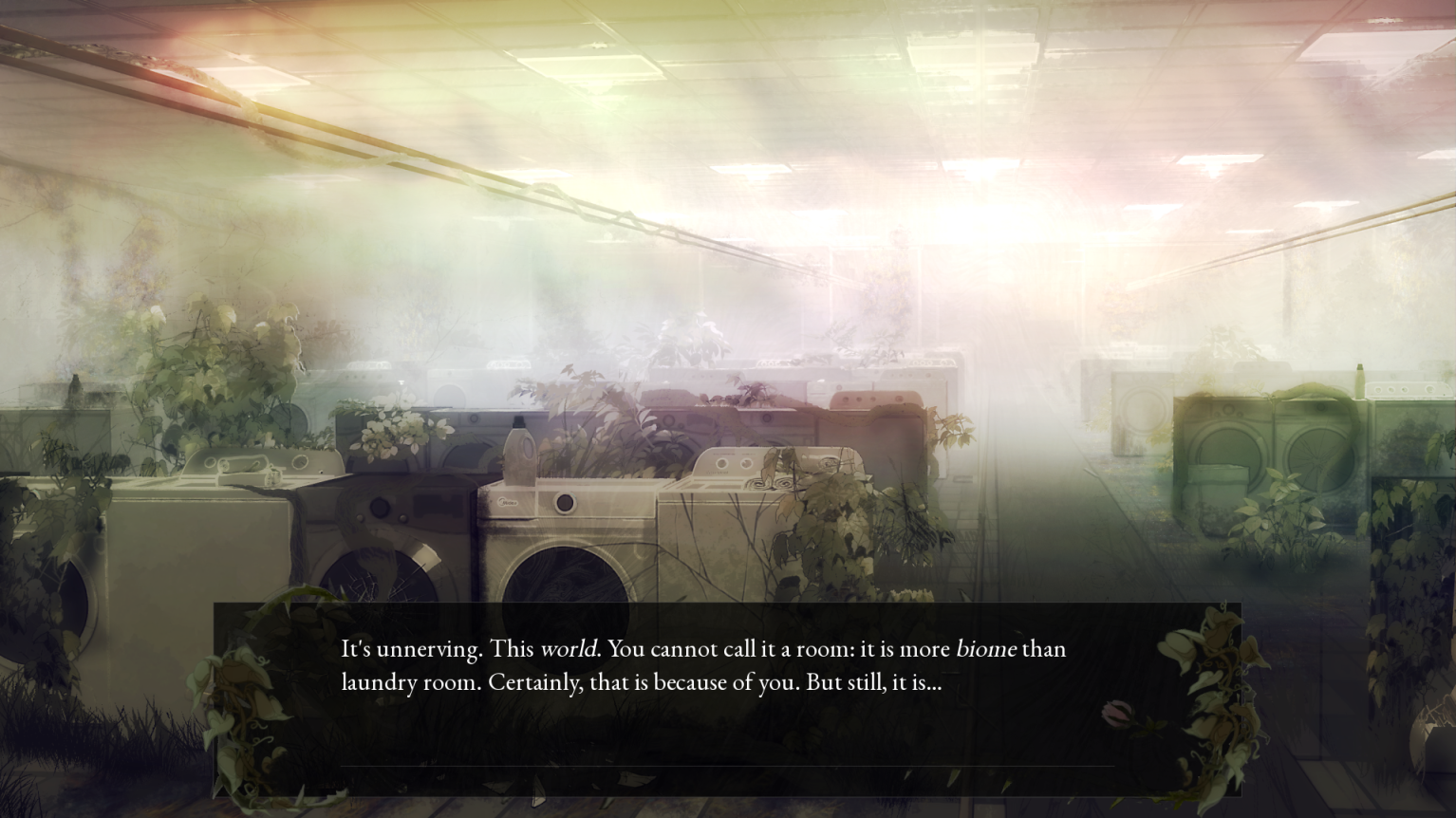Click the italicized word world

click(570, 649)
